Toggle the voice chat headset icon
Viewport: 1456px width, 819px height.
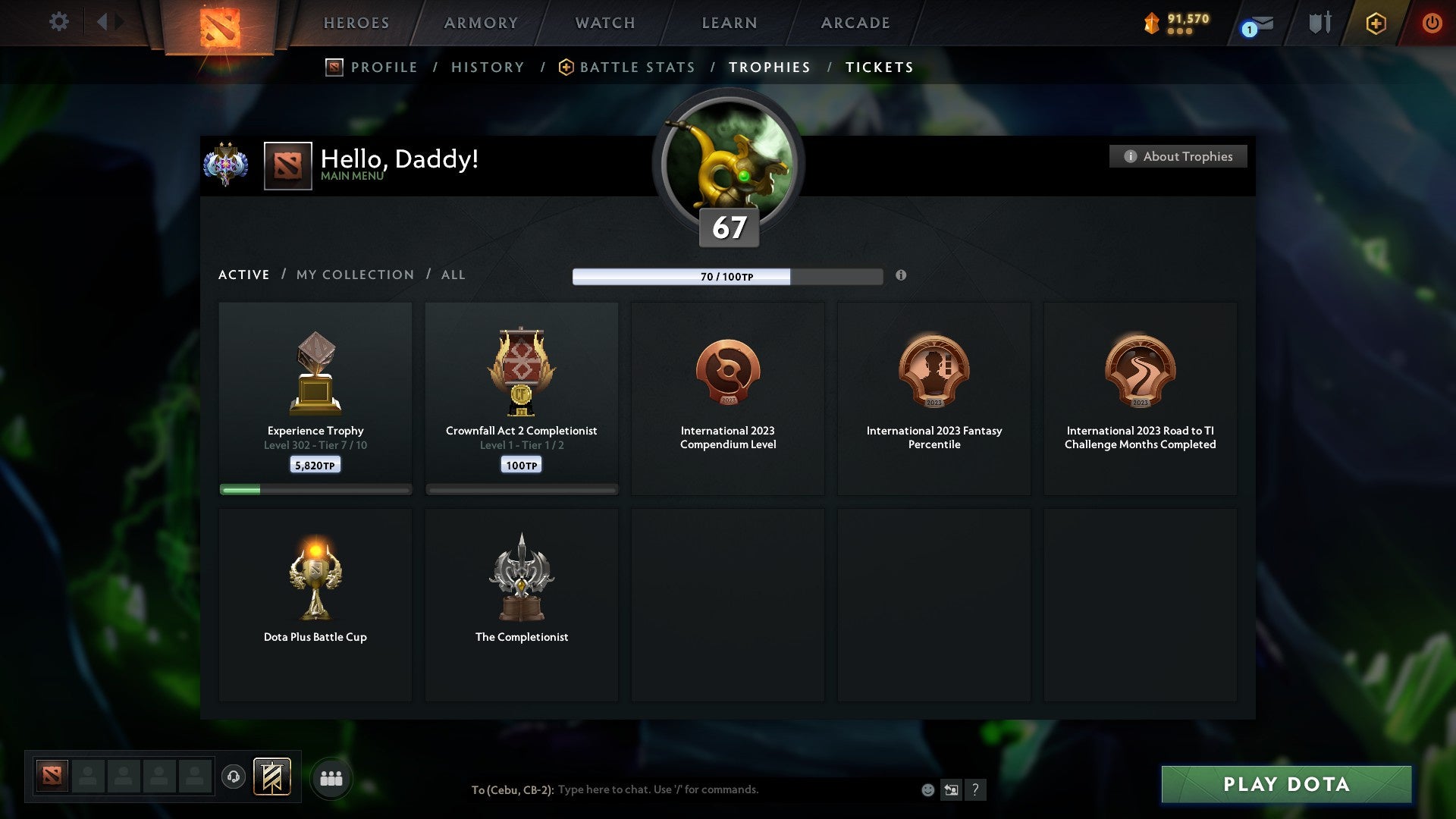[235, 777]
